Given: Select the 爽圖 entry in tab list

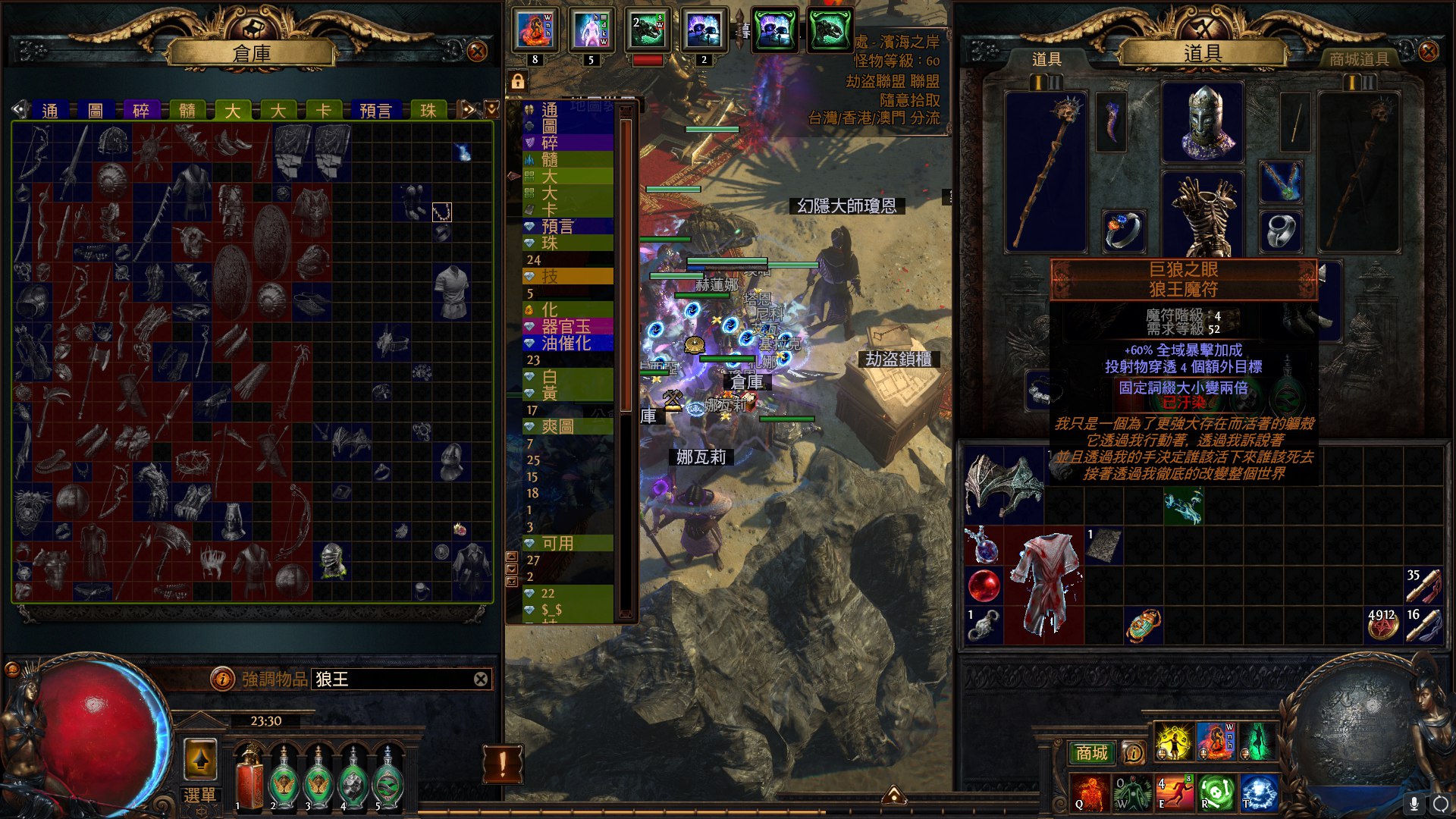Looking at the screenshot, I should click(558, 426).
